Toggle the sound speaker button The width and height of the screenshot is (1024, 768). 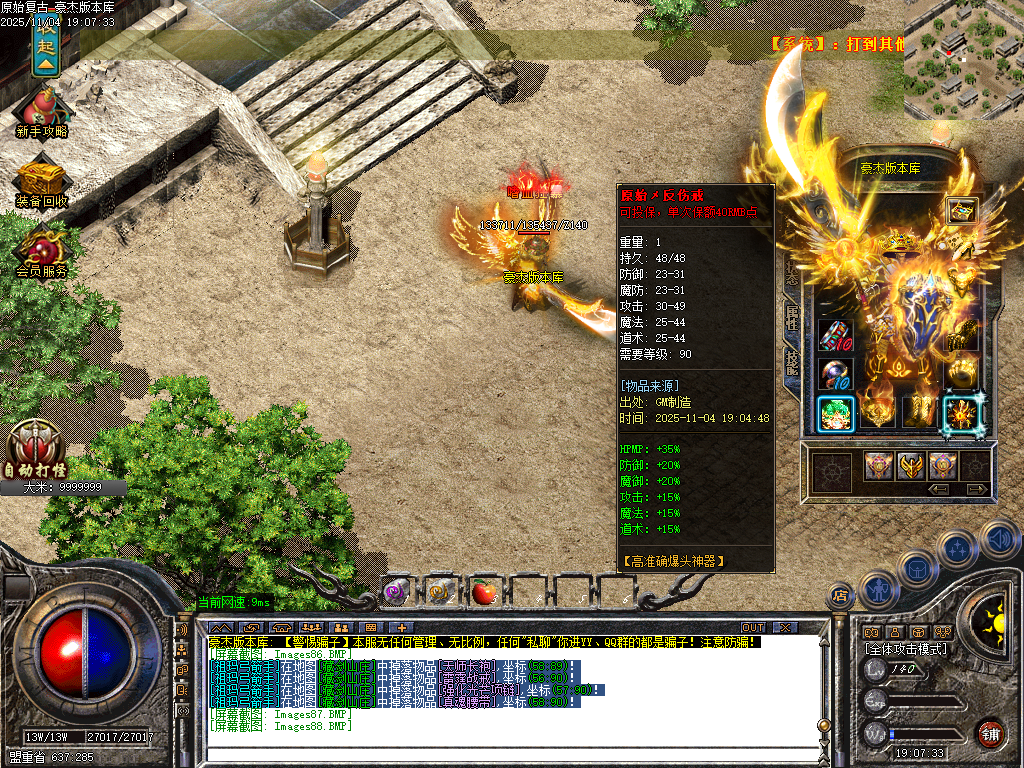pos(998,540)
